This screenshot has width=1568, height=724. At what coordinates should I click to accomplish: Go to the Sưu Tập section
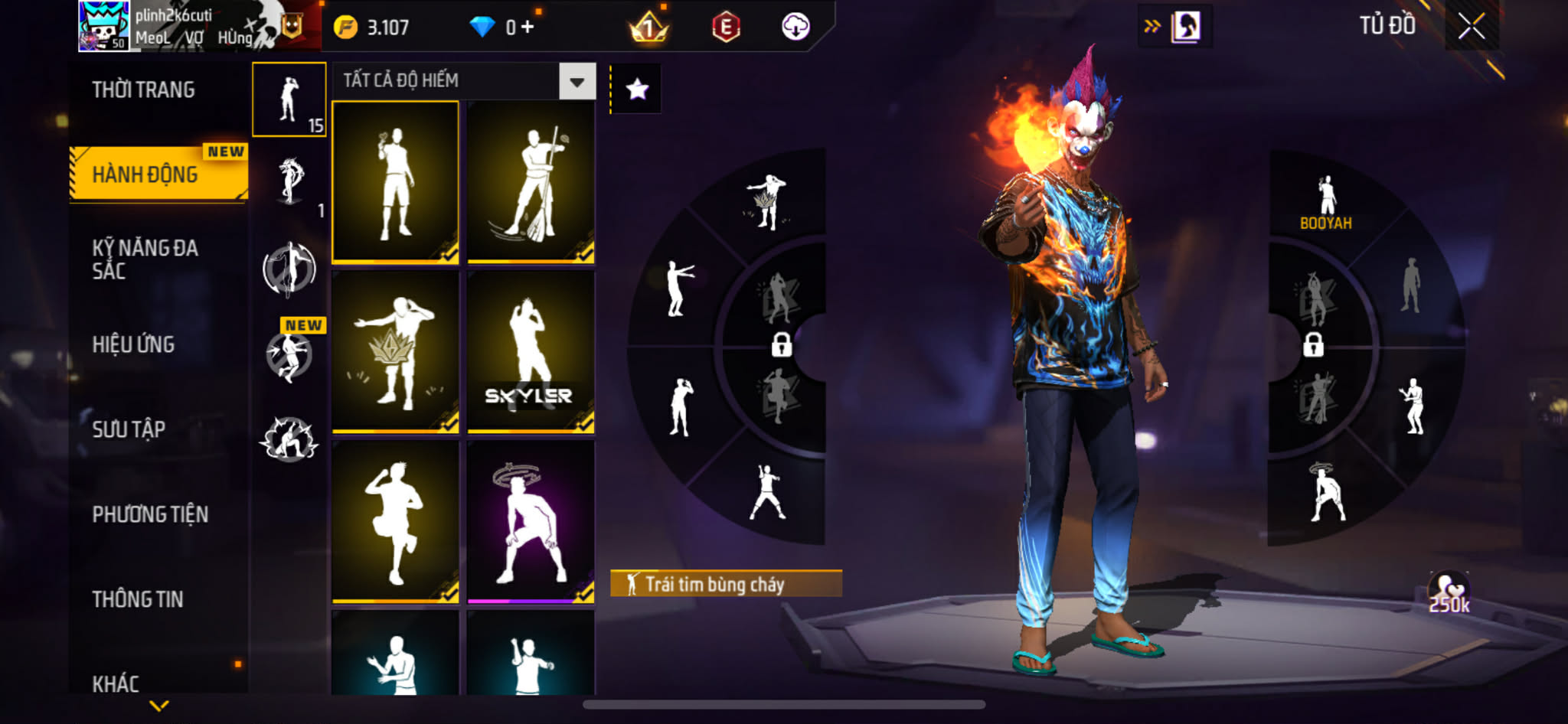click(x=129, y=429)
